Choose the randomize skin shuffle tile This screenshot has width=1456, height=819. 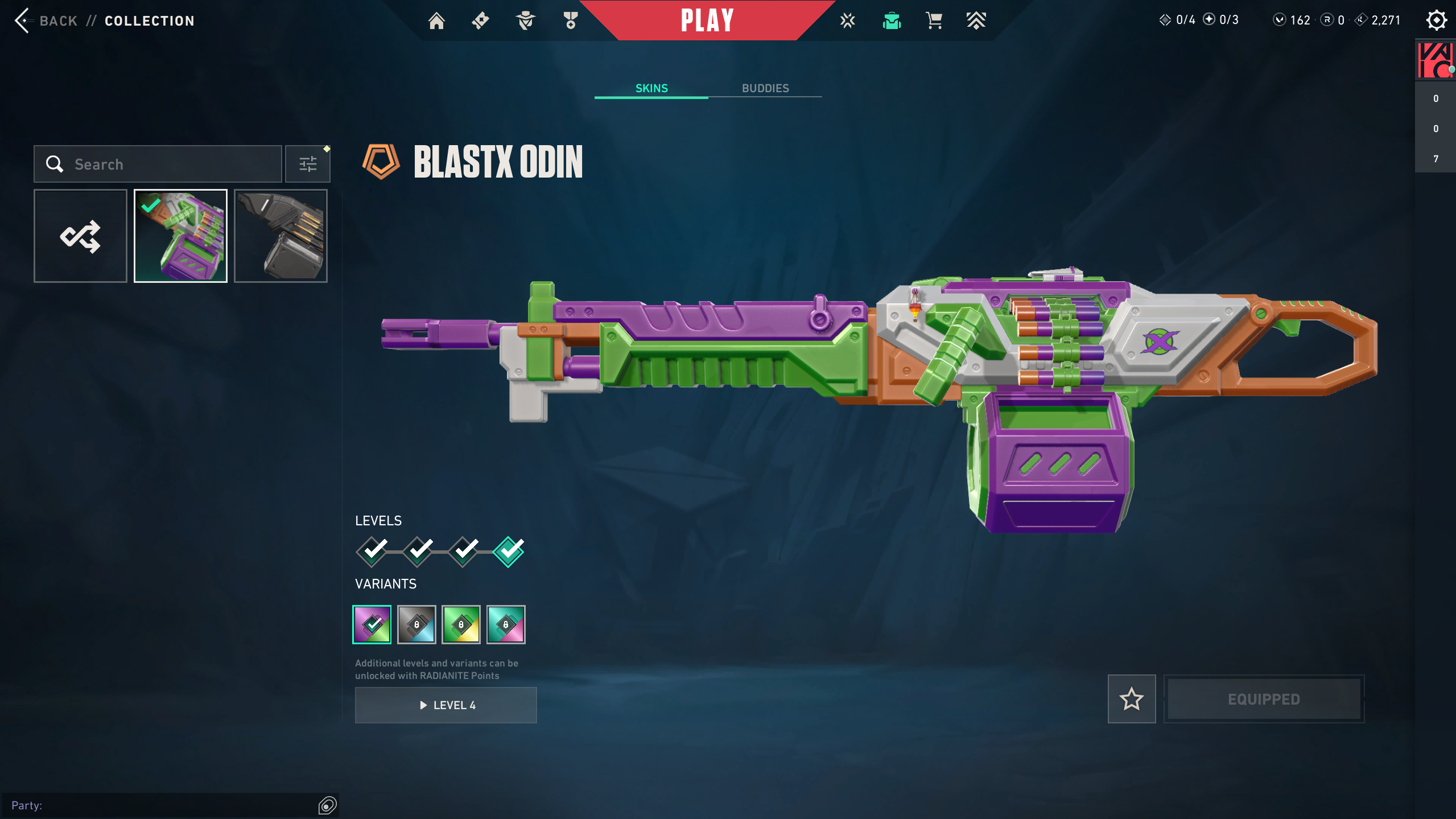(80, 236)
